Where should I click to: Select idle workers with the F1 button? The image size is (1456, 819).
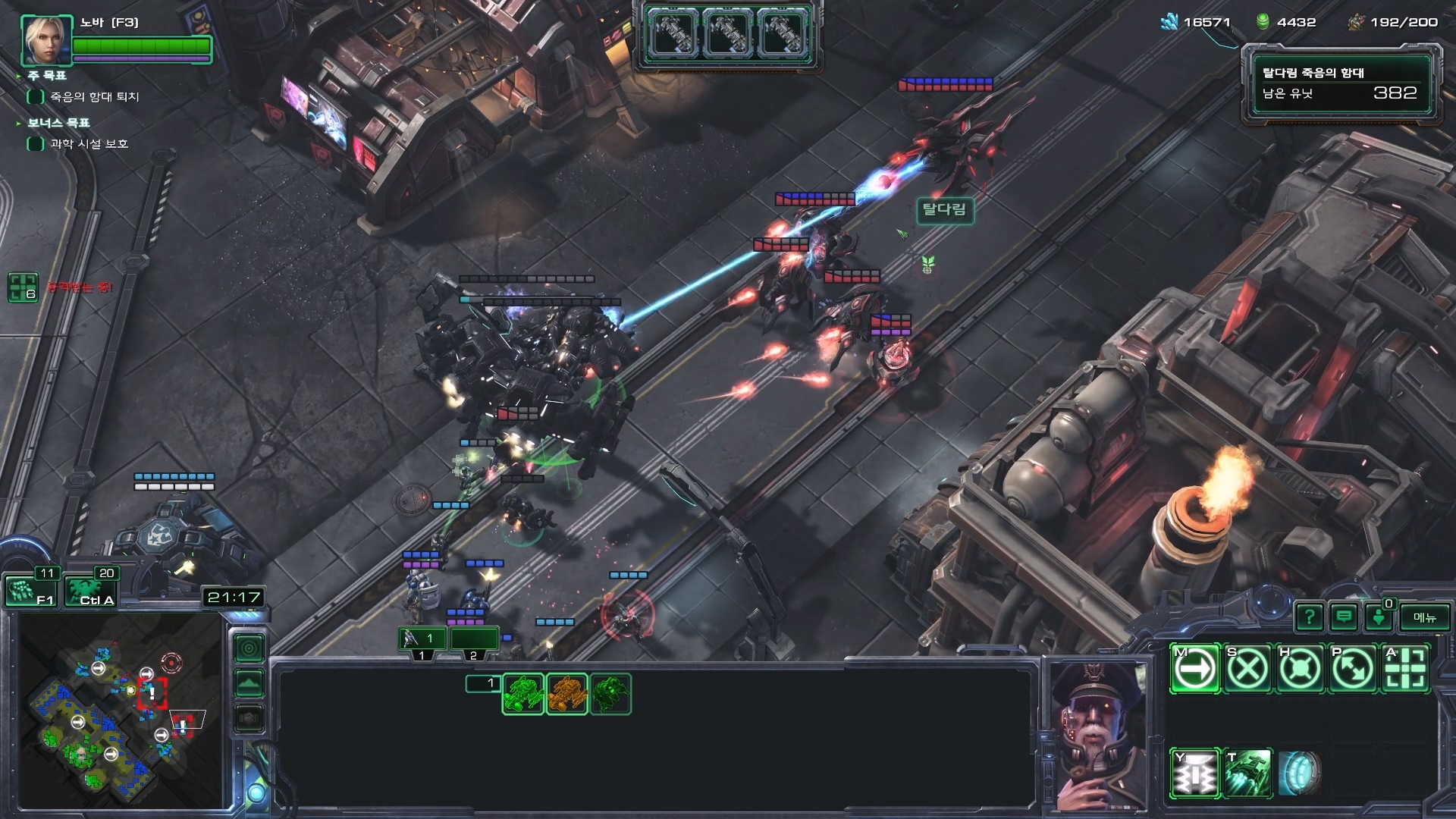pos(31,591)
